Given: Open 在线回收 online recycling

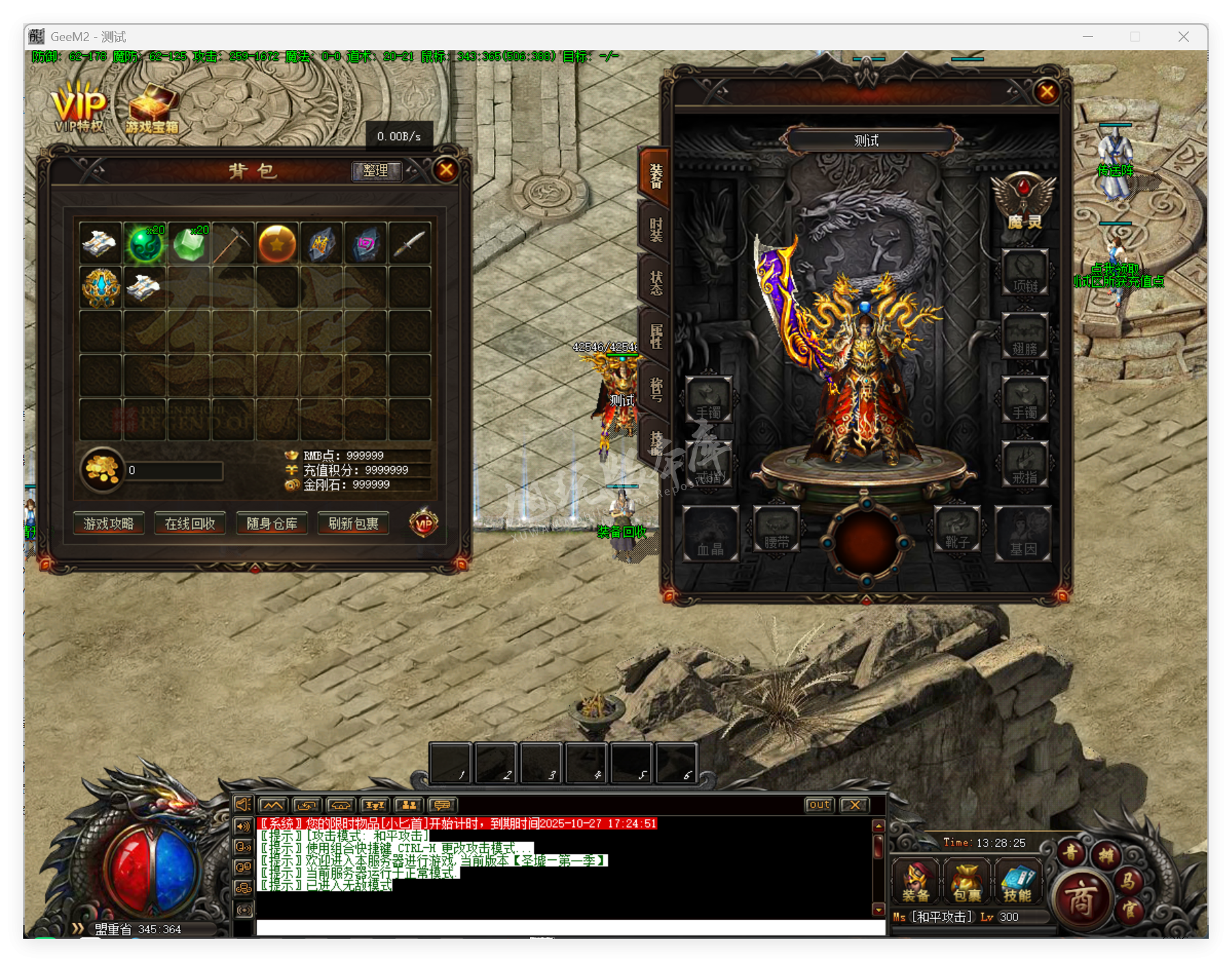Looking at the screenshot, I should point(190,524).
